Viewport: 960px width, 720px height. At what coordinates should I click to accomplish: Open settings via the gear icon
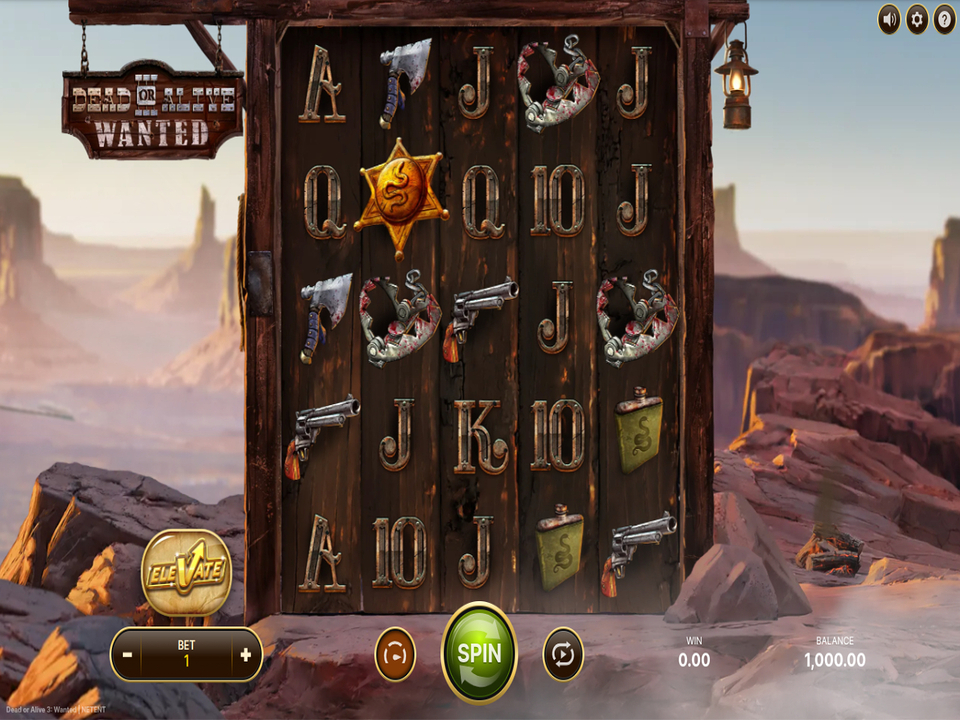coord(917,19)
